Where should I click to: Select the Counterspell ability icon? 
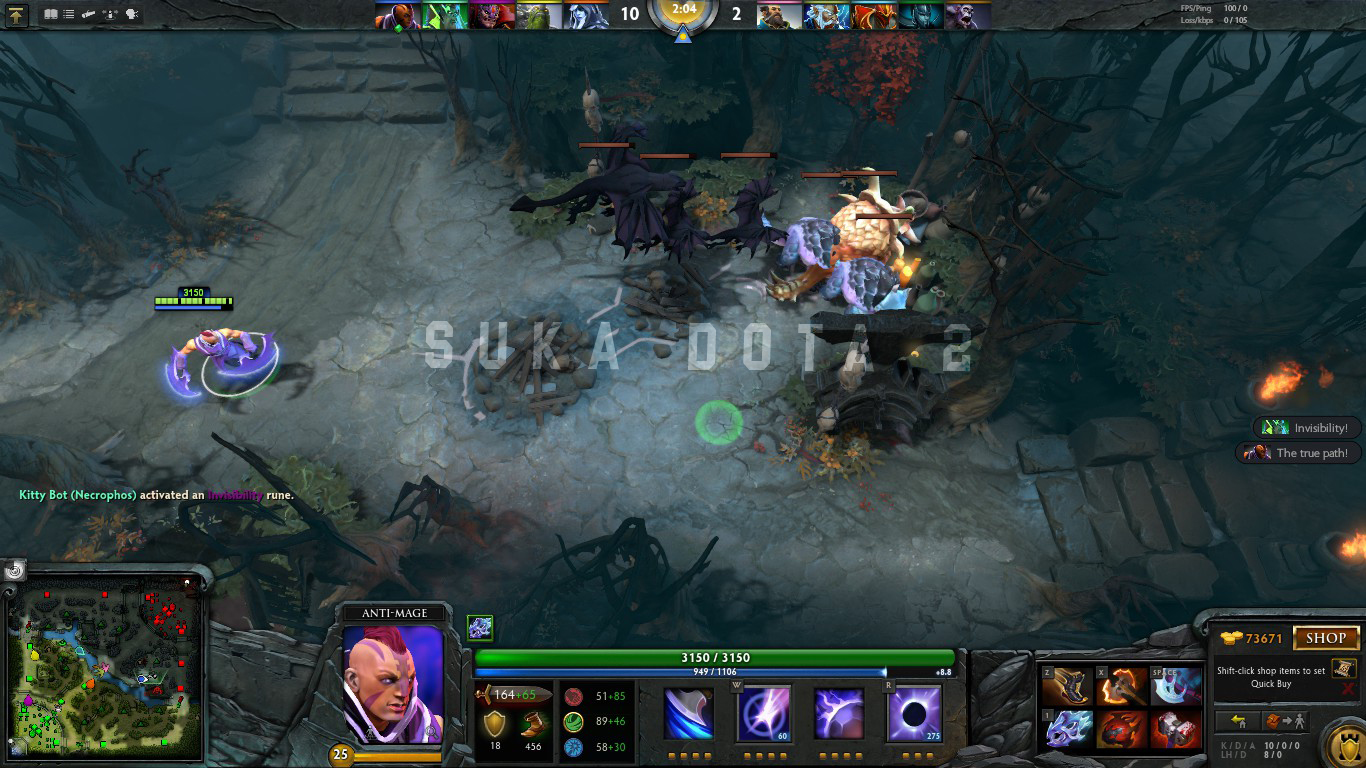pyautogui.click(x=839, y=712)
